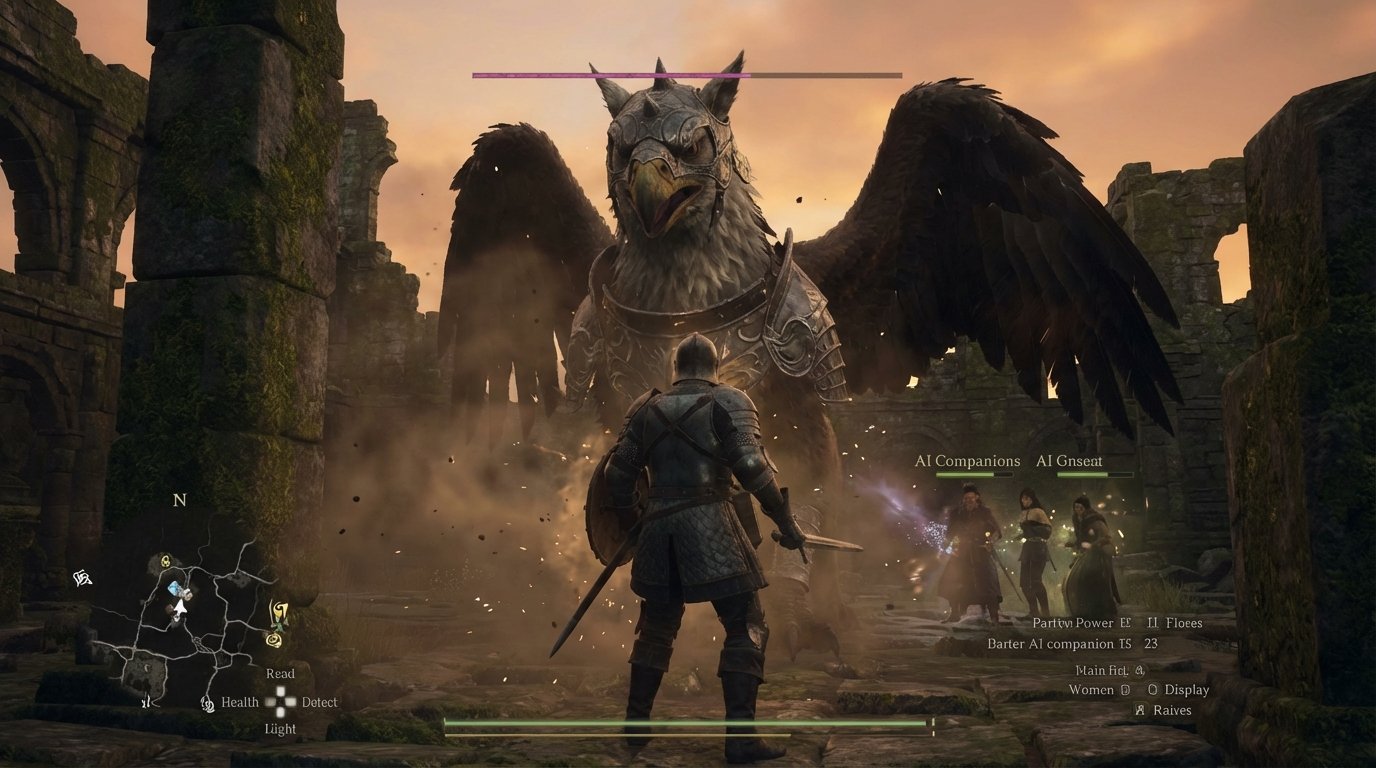Click the rune icon on the minimap's left edge
1376x768 pixels.
click(81, 578)
